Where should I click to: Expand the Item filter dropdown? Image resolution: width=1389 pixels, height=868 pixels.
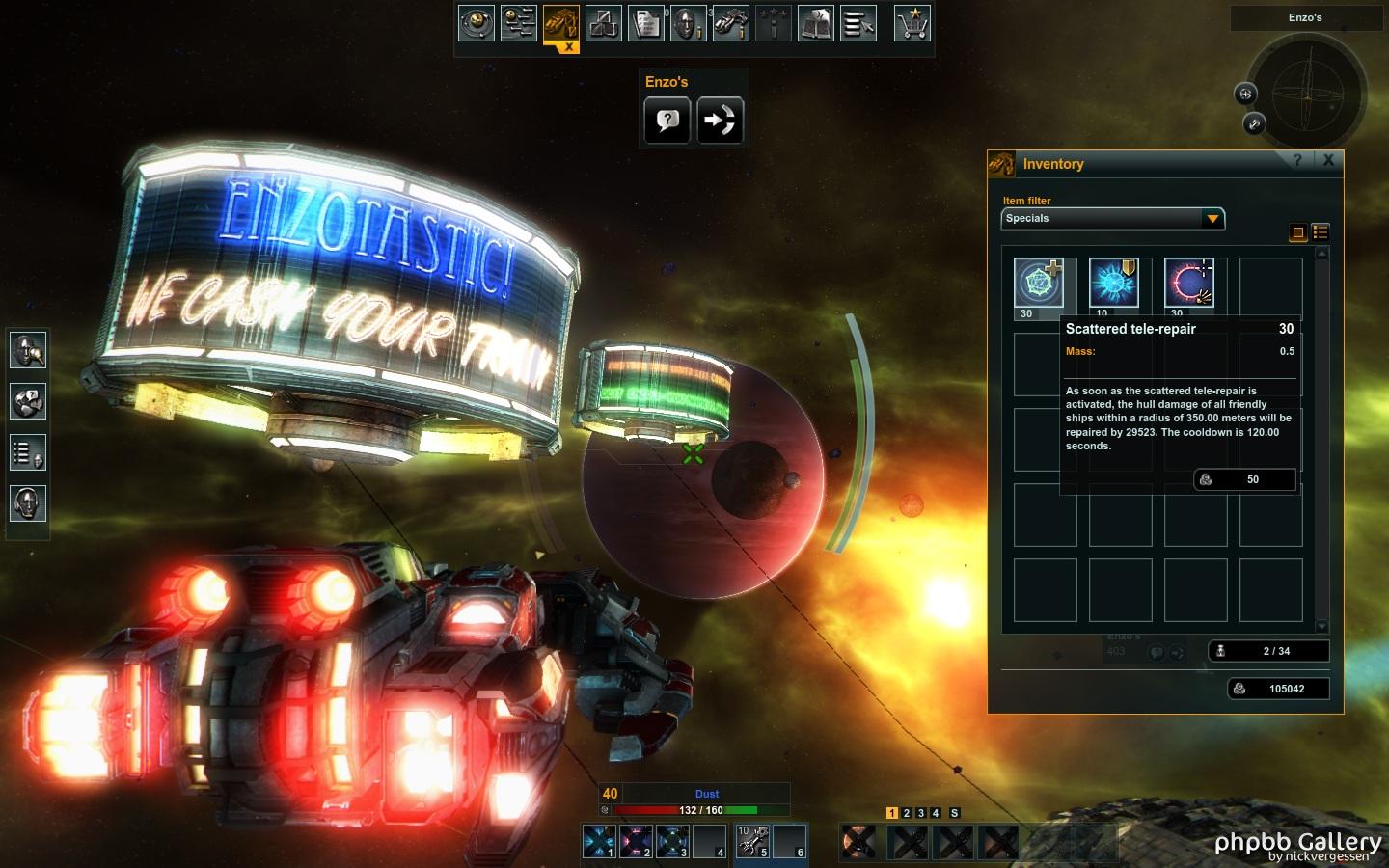(1212, 219)
